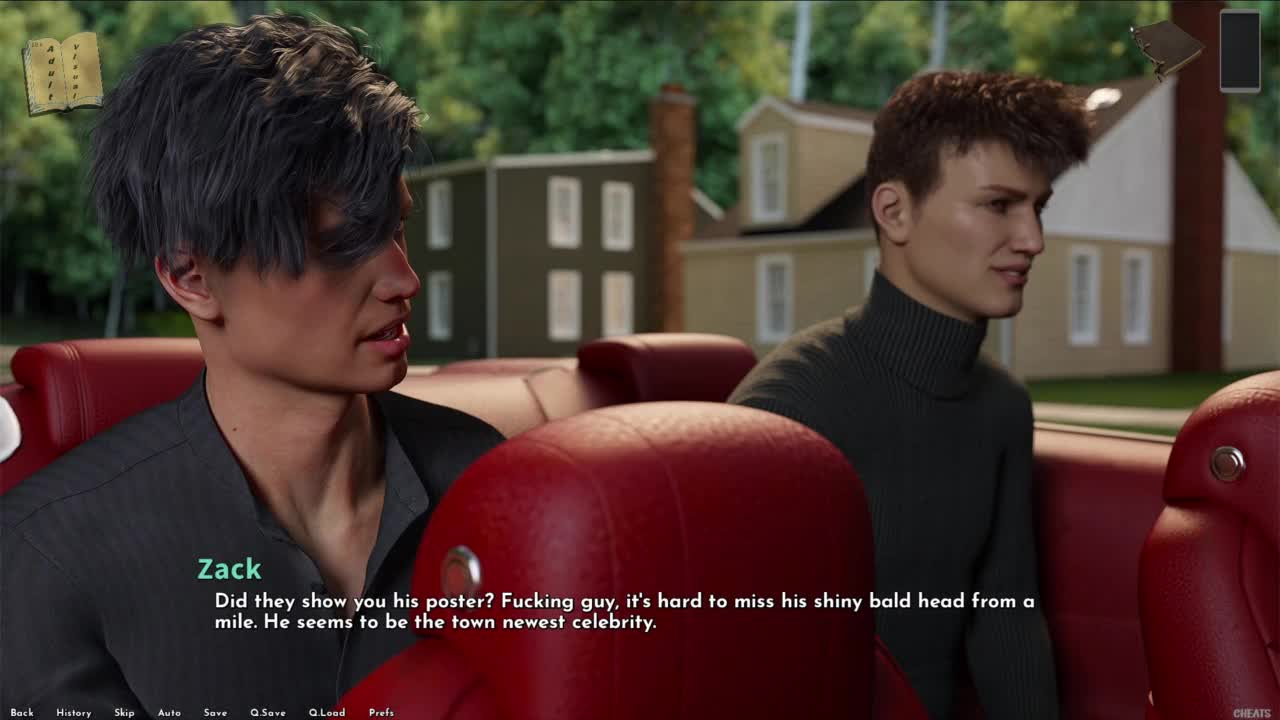1280x720 pixels.
Task: Activate Skip in the quick menu
Action: click(124, 713)
